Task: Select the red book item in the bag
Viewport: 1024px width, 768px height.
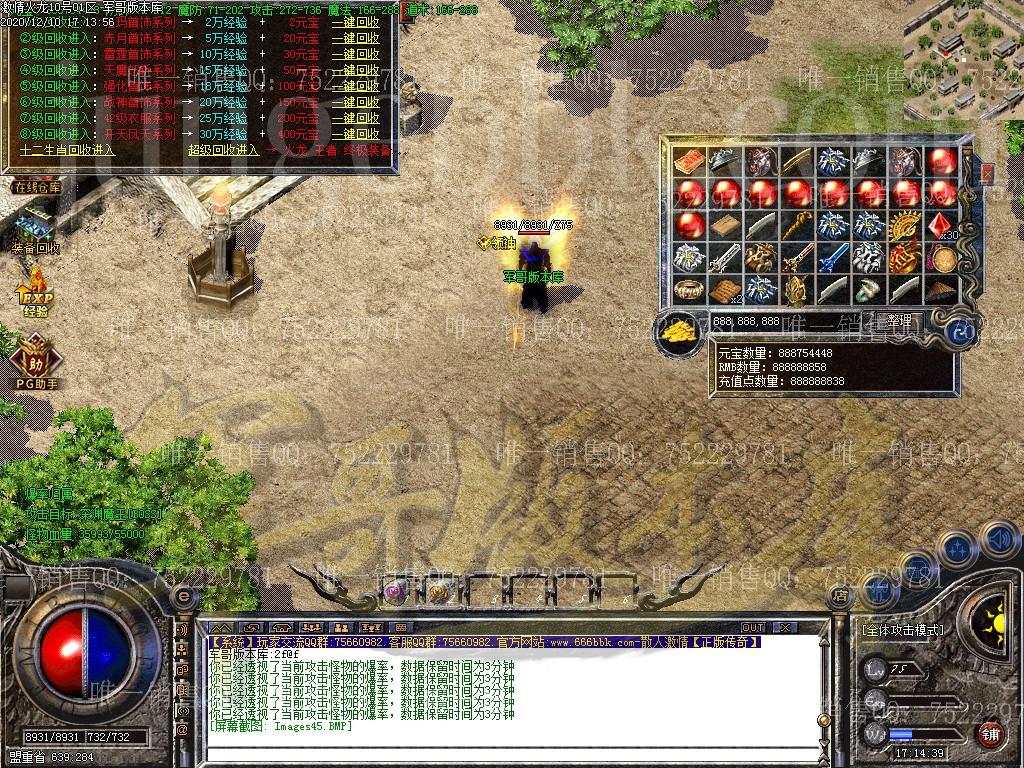Action: pyautogui.click(x=690, y=161)
